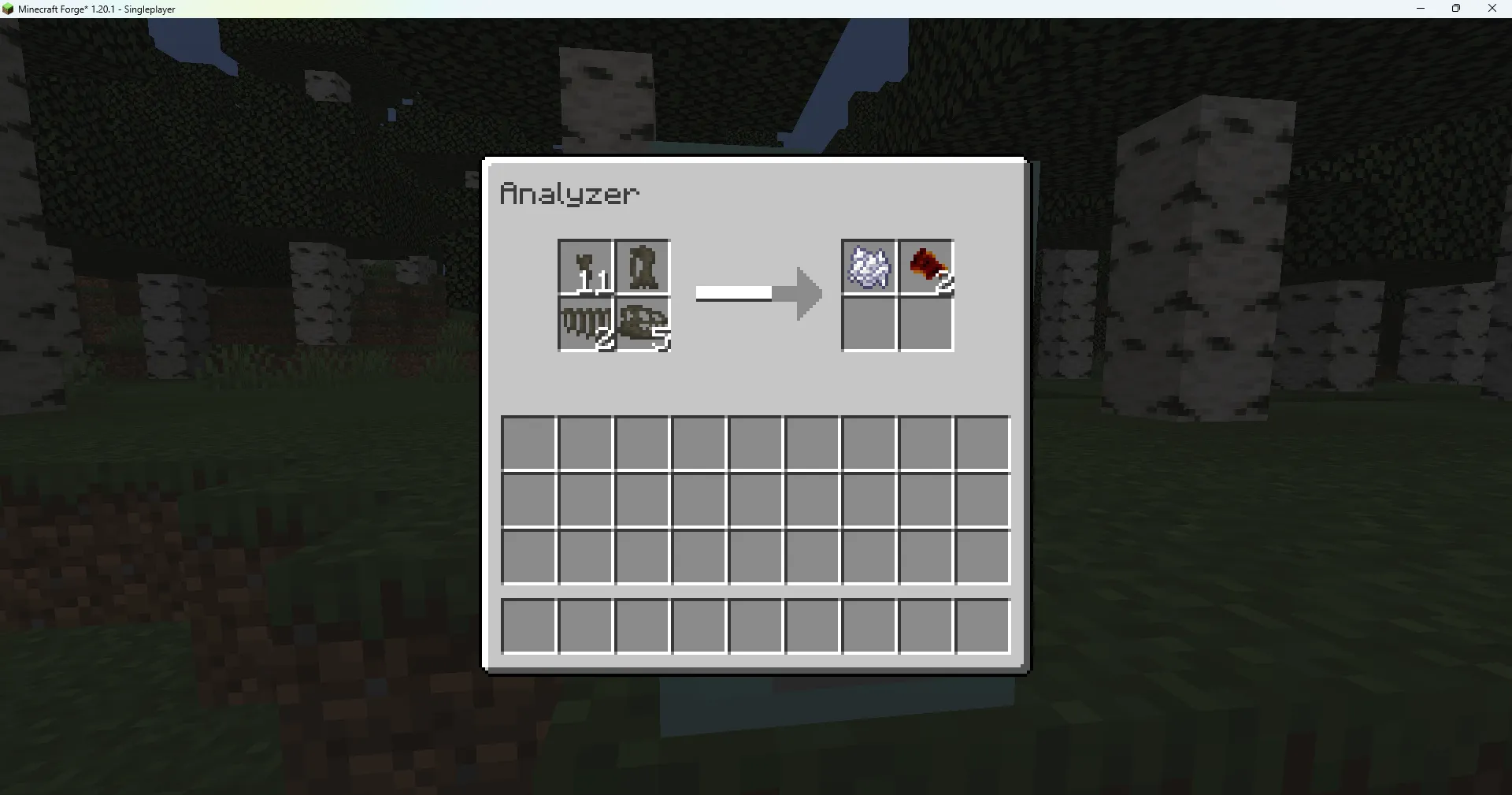This screenshot has width=1512, height=795.
Task: Click the center slot of the inventory grid
Action: coord(755,500)
